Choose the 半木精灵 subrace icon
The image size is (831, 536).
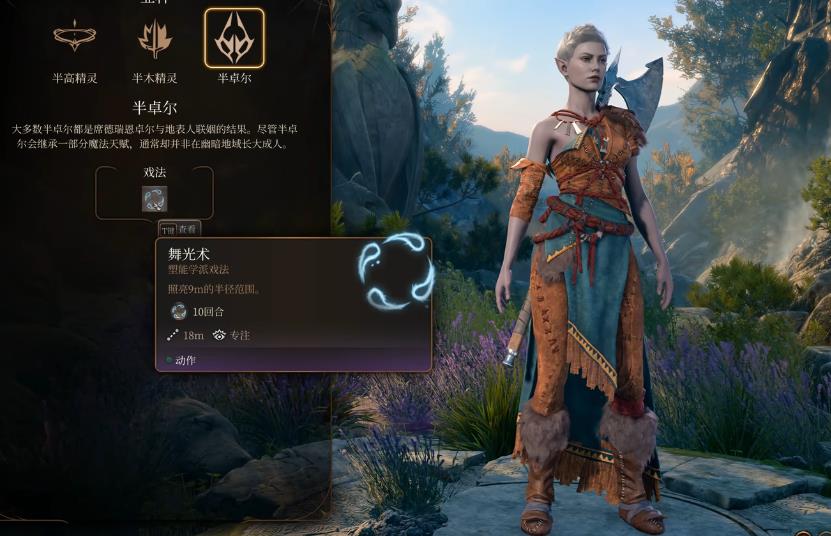[154, 38]
